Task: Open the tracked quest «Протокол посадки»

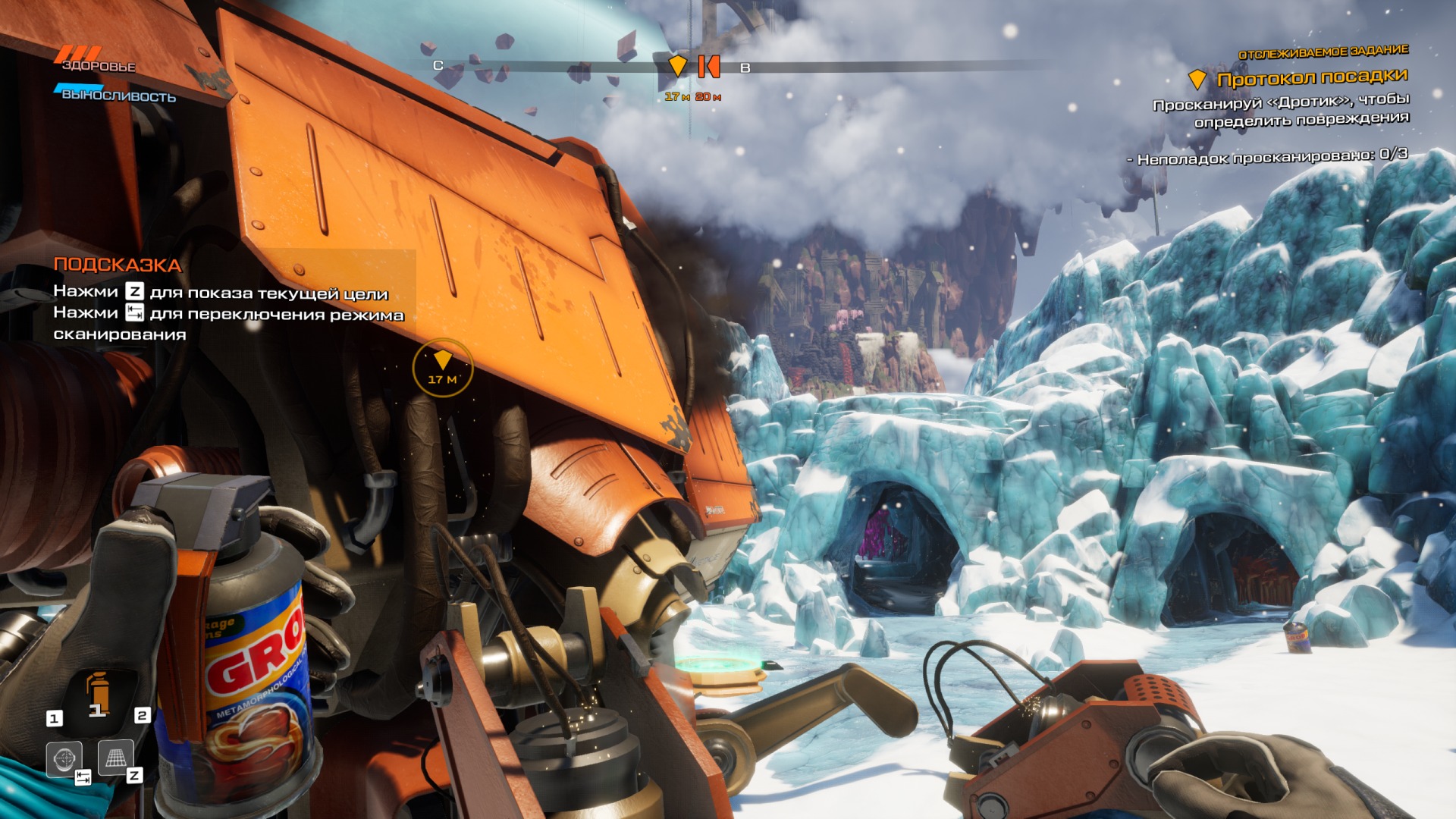Action: tap(1311, 78)
